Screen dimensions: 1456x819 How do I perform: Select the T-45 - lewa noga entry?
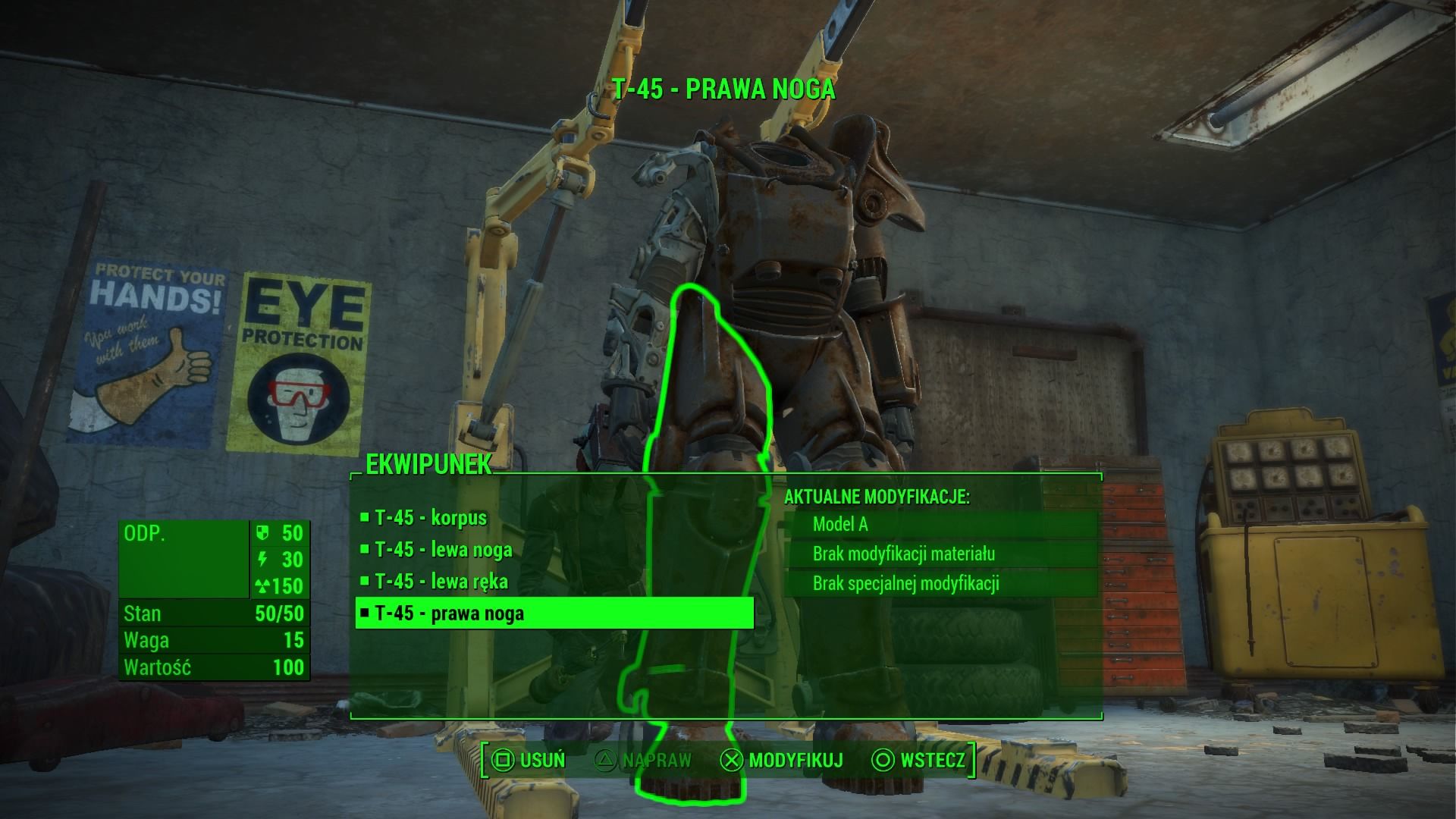tap(444, 550)
